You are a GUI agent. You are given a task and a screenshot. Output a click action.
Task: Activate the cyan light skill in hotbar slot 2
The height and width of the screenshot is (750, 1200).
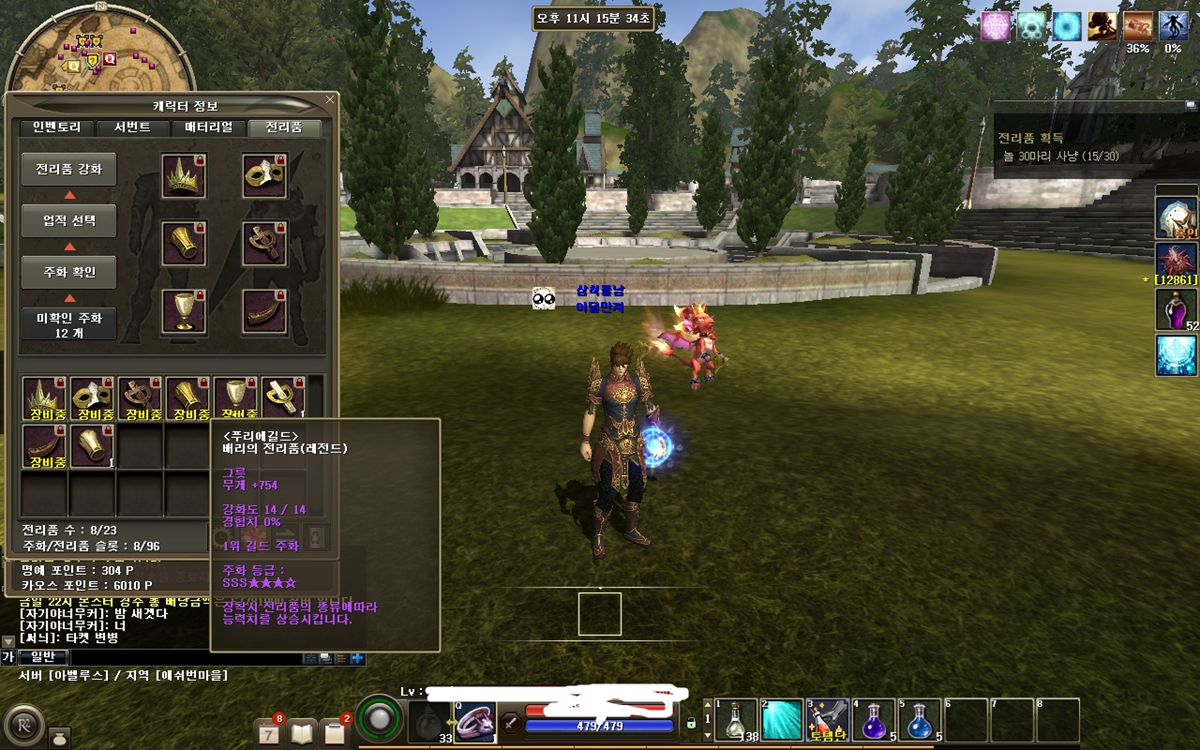[x=782, y=720]
